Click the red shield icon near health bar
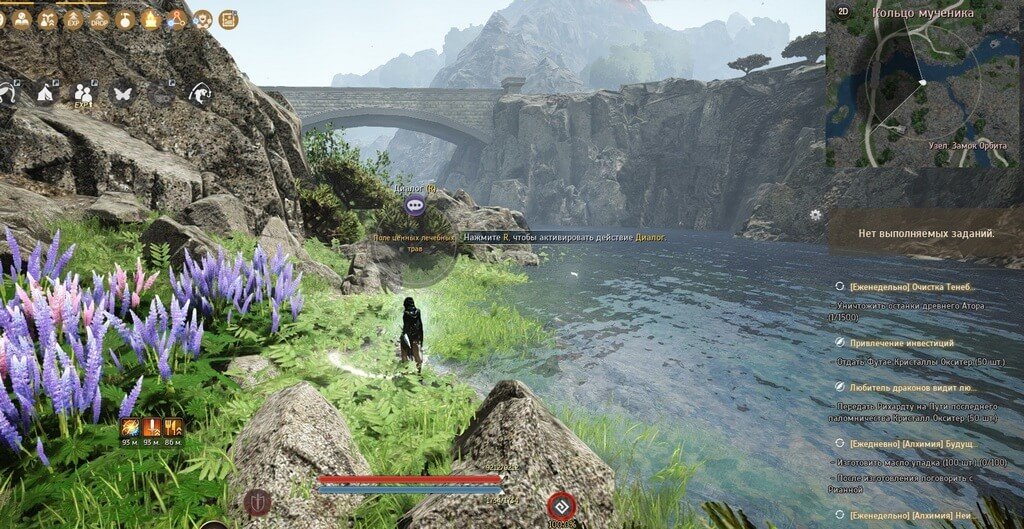 pos(258,502)
